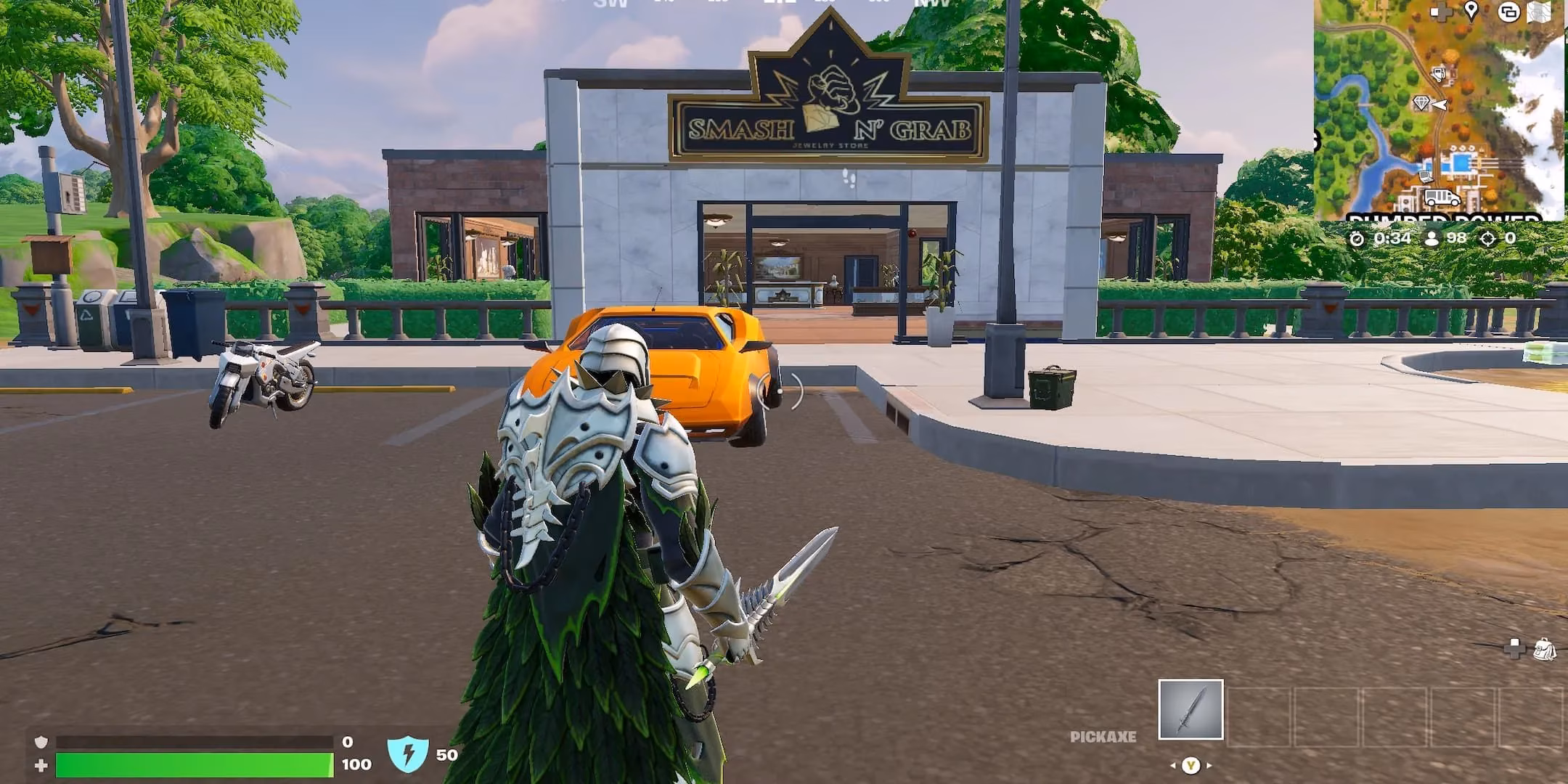Screen dimensions: 1568x784
Task: Click the laptop marker on the minimap
Action: coord(1426,176)
